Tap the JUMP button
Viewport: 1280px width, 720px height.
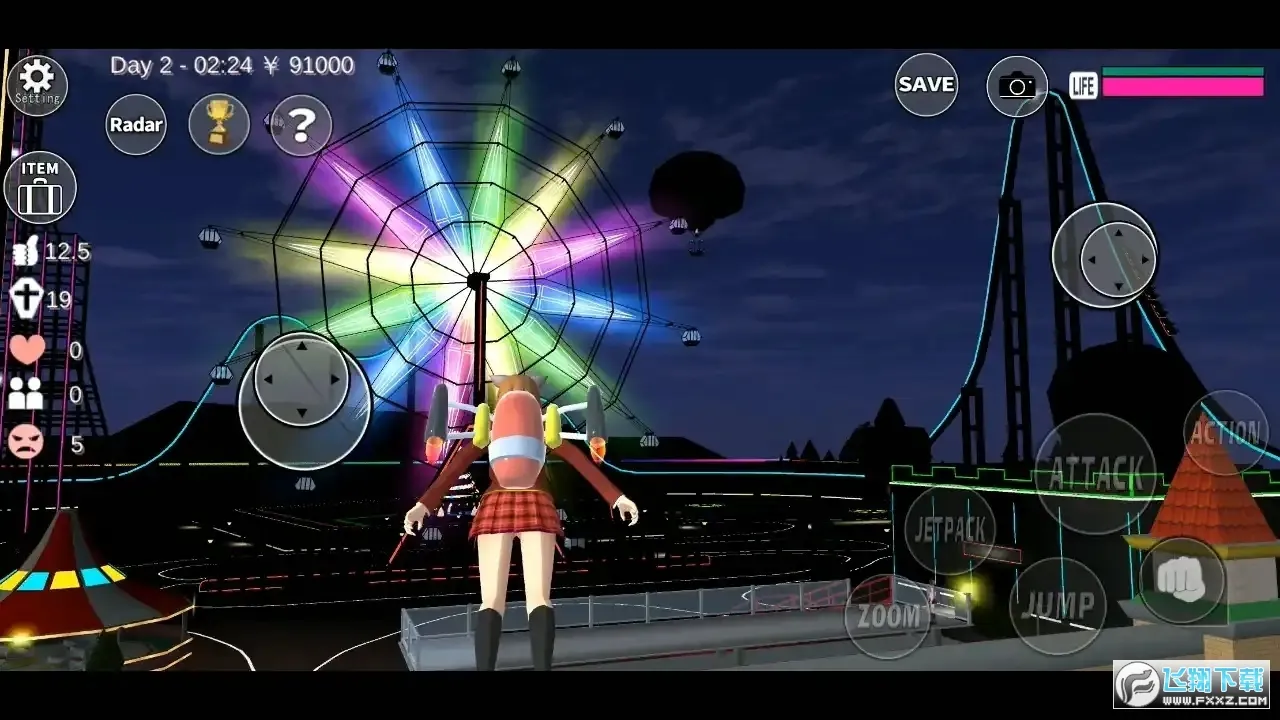coord(1057,605)
